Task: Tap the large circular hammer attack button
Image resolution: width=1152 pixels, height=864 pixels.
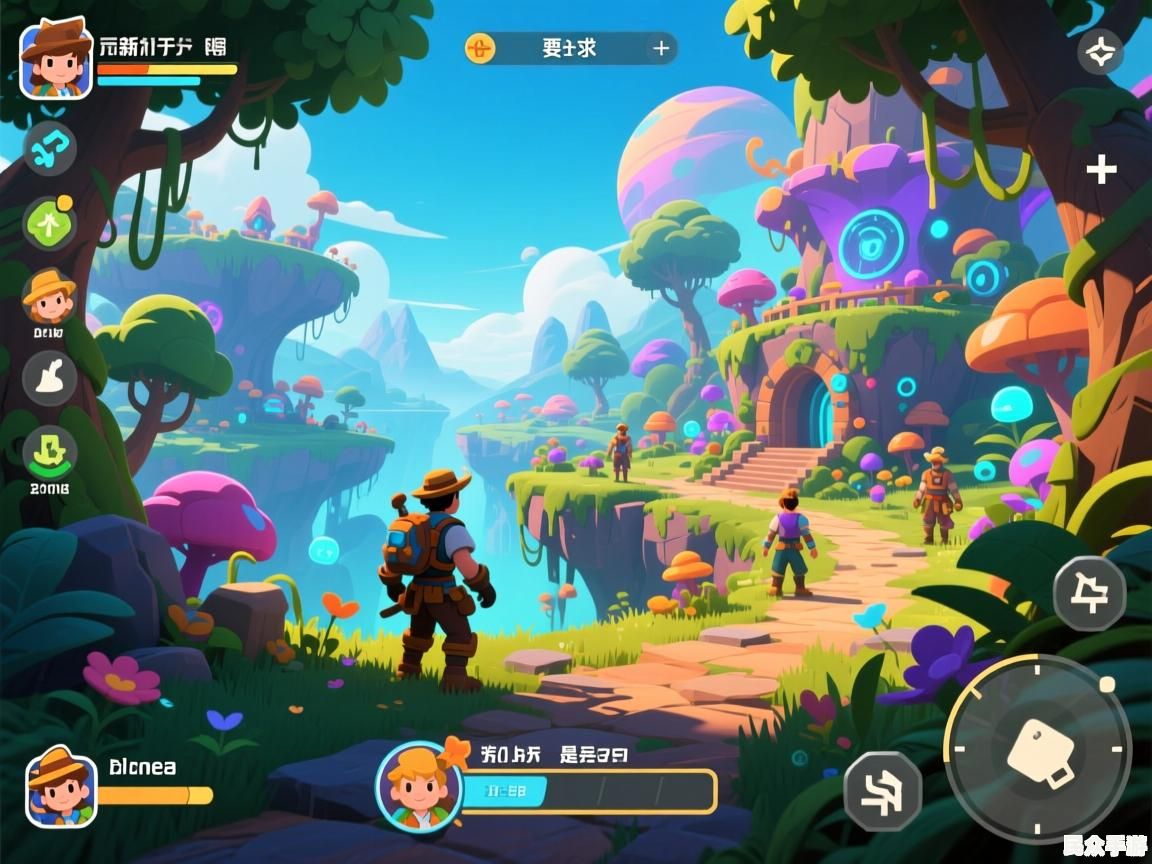Action: pos(1038,750)
